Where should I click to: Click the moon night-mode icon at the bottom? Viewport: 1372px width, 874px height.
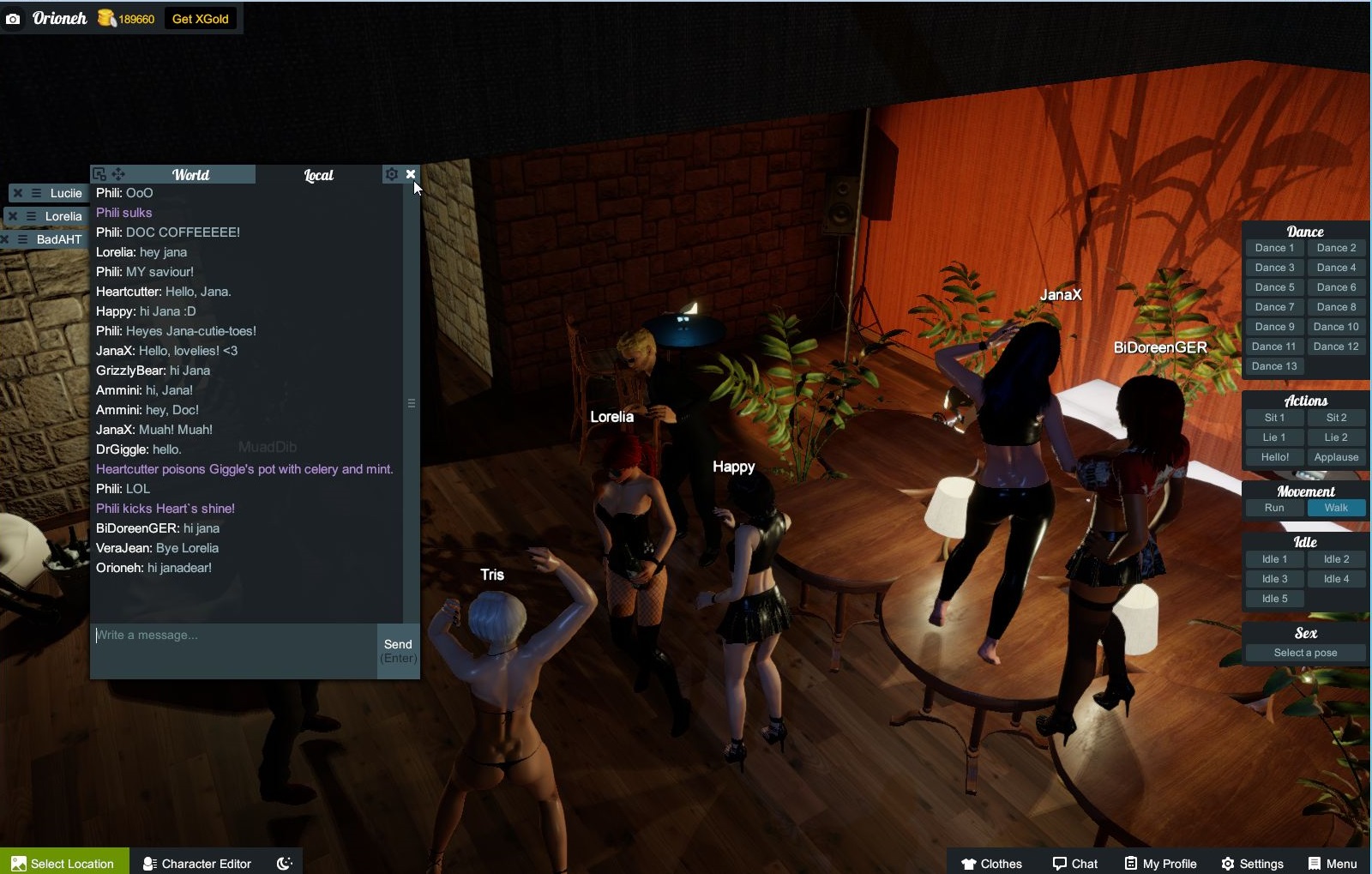pos(283,863)
